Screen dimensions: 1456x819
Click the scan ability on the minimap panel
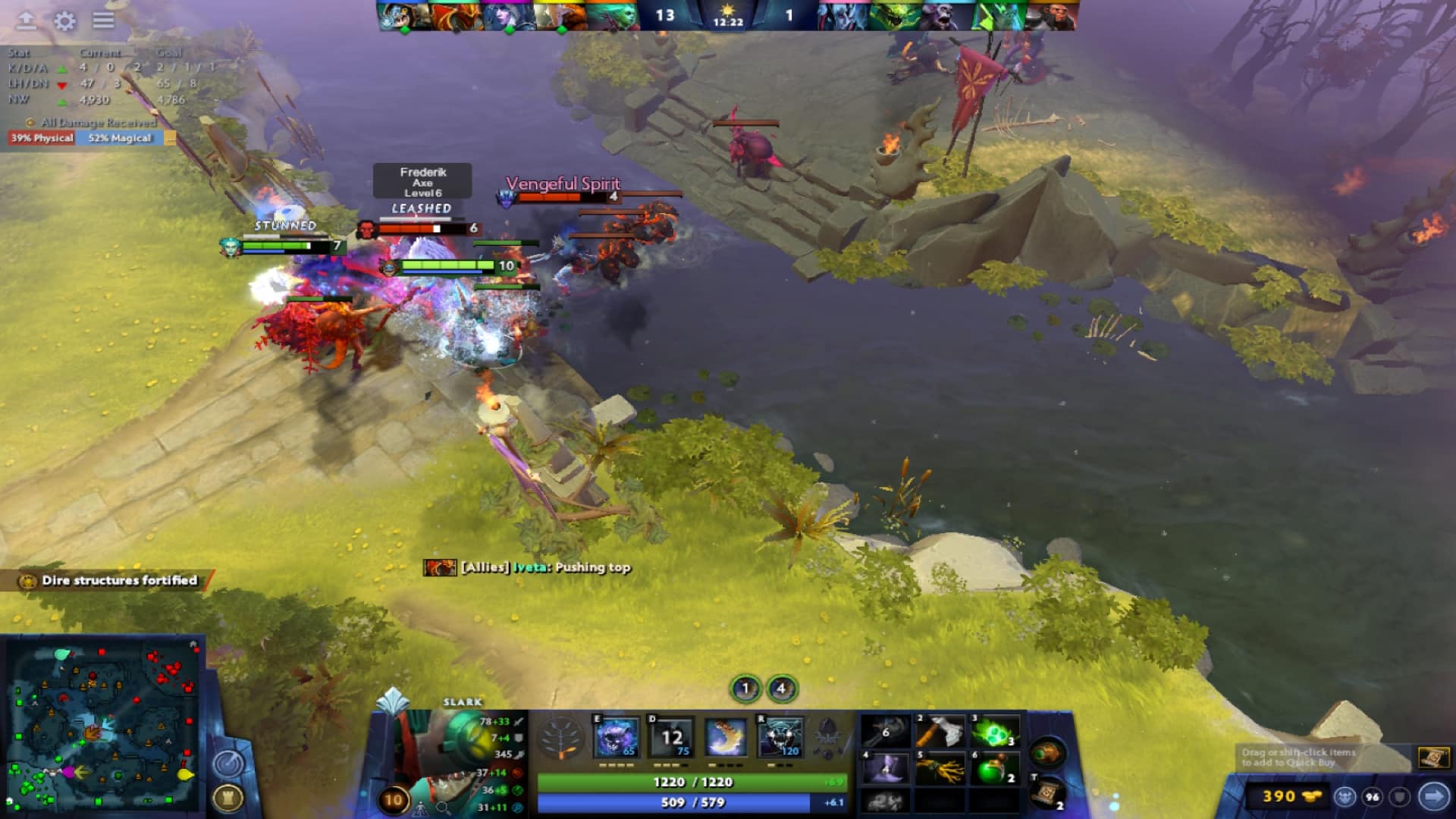coord(227,764)
